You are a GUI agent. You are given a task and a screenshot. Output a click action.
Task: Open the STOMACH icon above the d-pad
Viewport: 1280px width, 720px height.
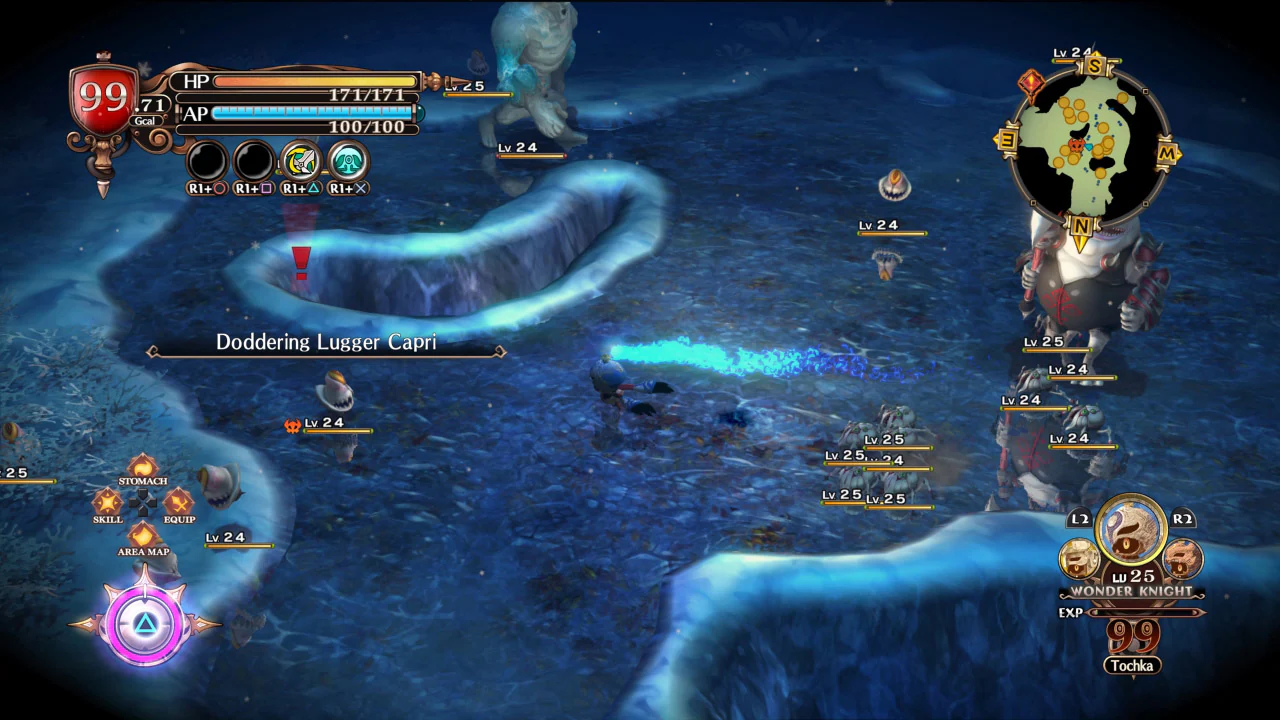coord(143,468)
